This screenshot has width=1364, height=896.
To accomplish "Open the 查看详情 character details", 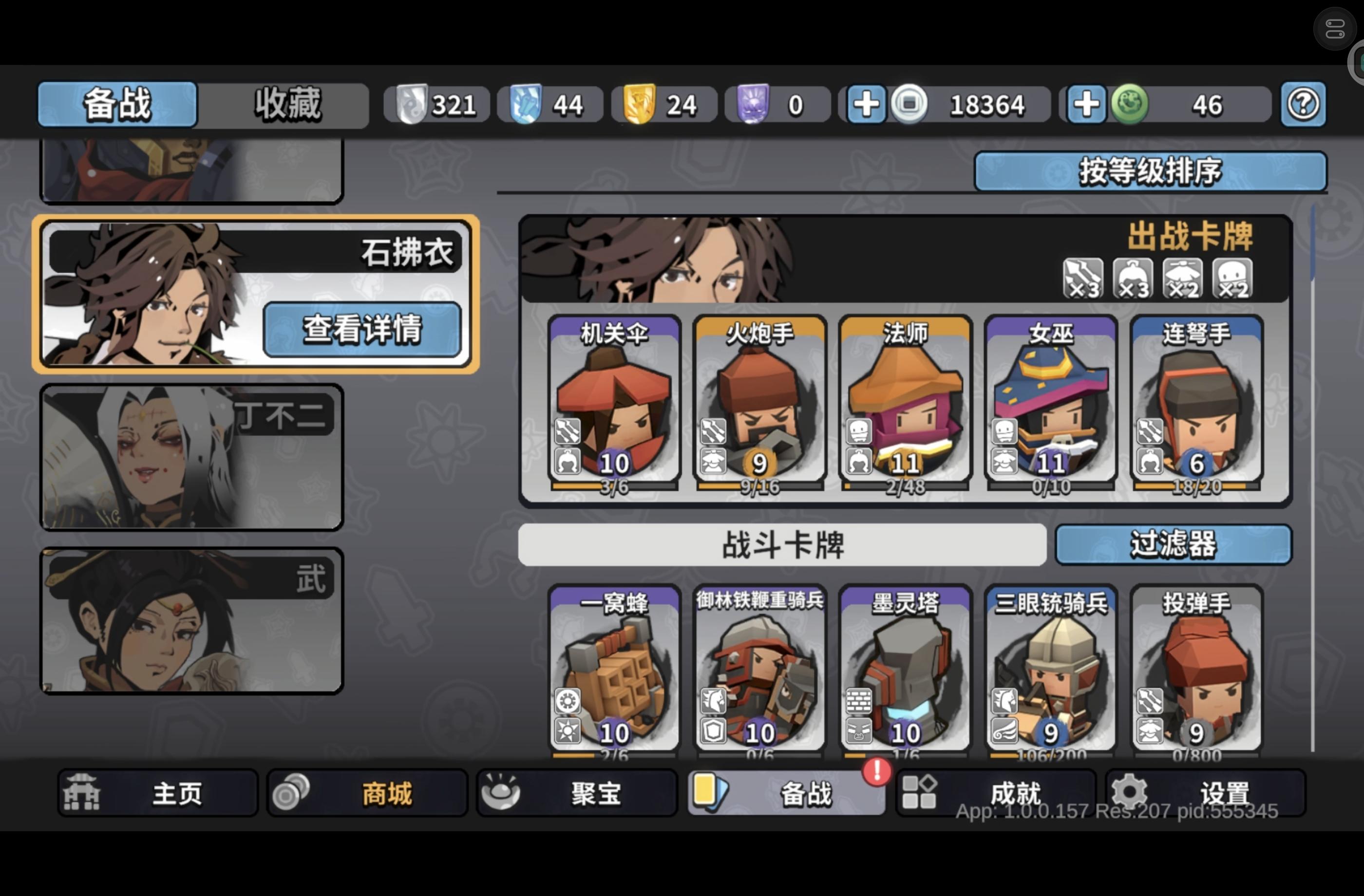I will (x=363, y=331).
